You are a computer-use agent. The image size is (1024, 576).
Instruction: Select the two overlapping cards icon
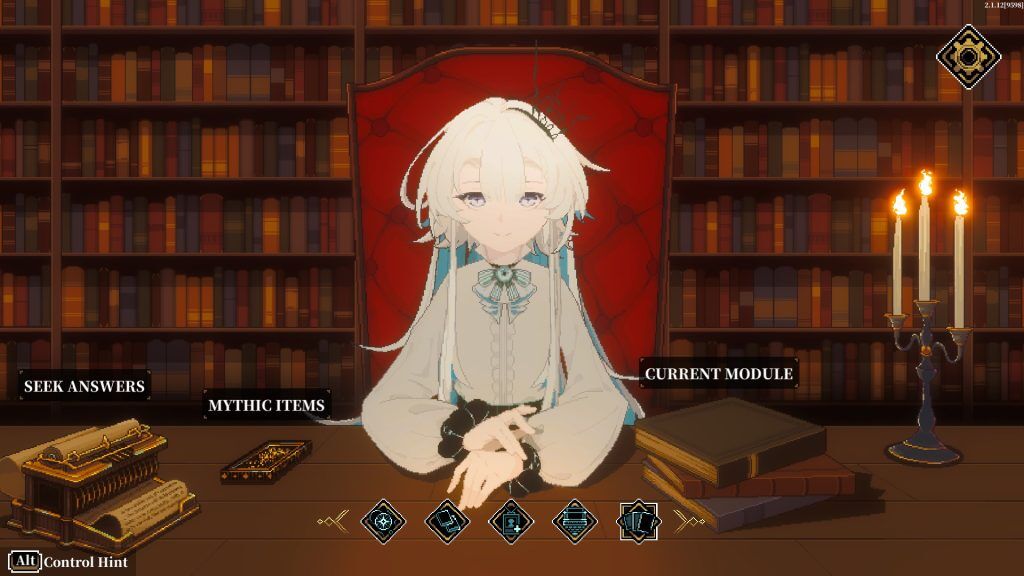[x=446, y=521]
